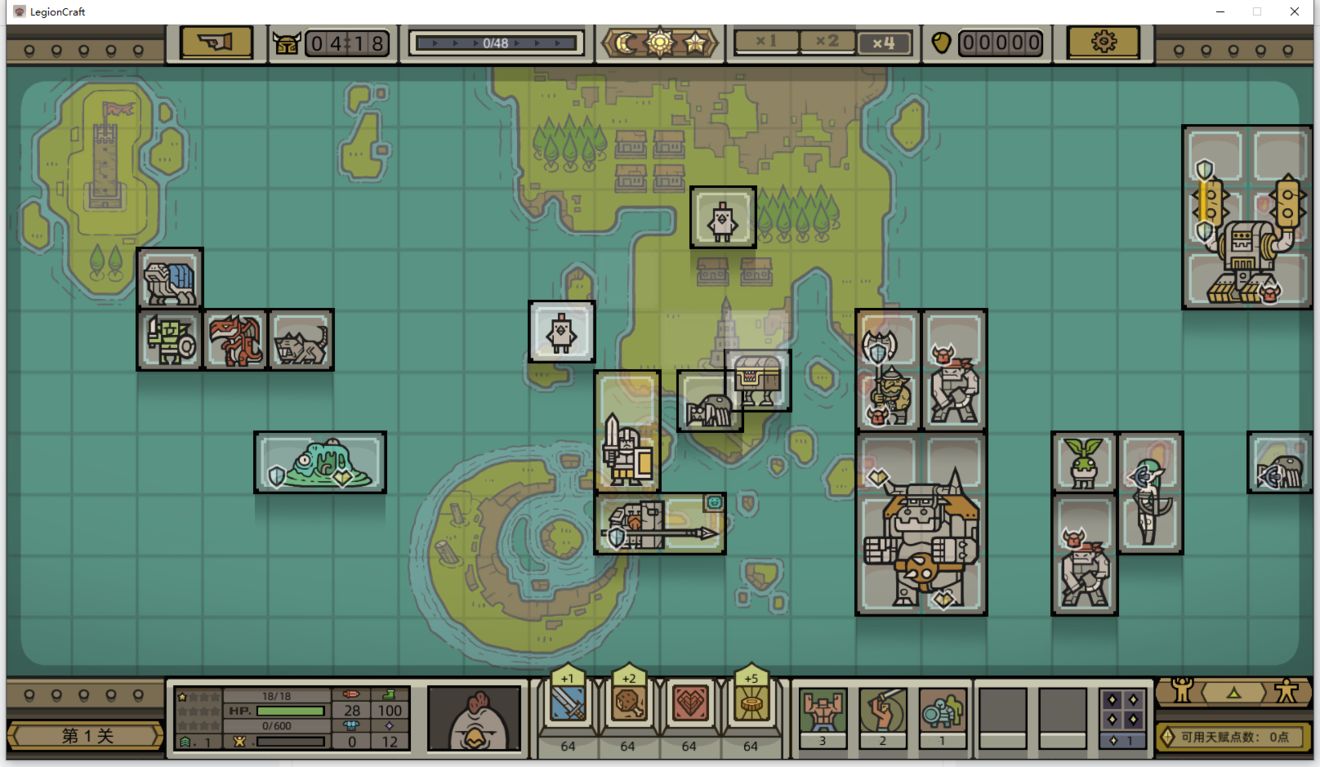Click the green triangle arrow button
Screen dimensions: 1320x767
[1234, 691]
